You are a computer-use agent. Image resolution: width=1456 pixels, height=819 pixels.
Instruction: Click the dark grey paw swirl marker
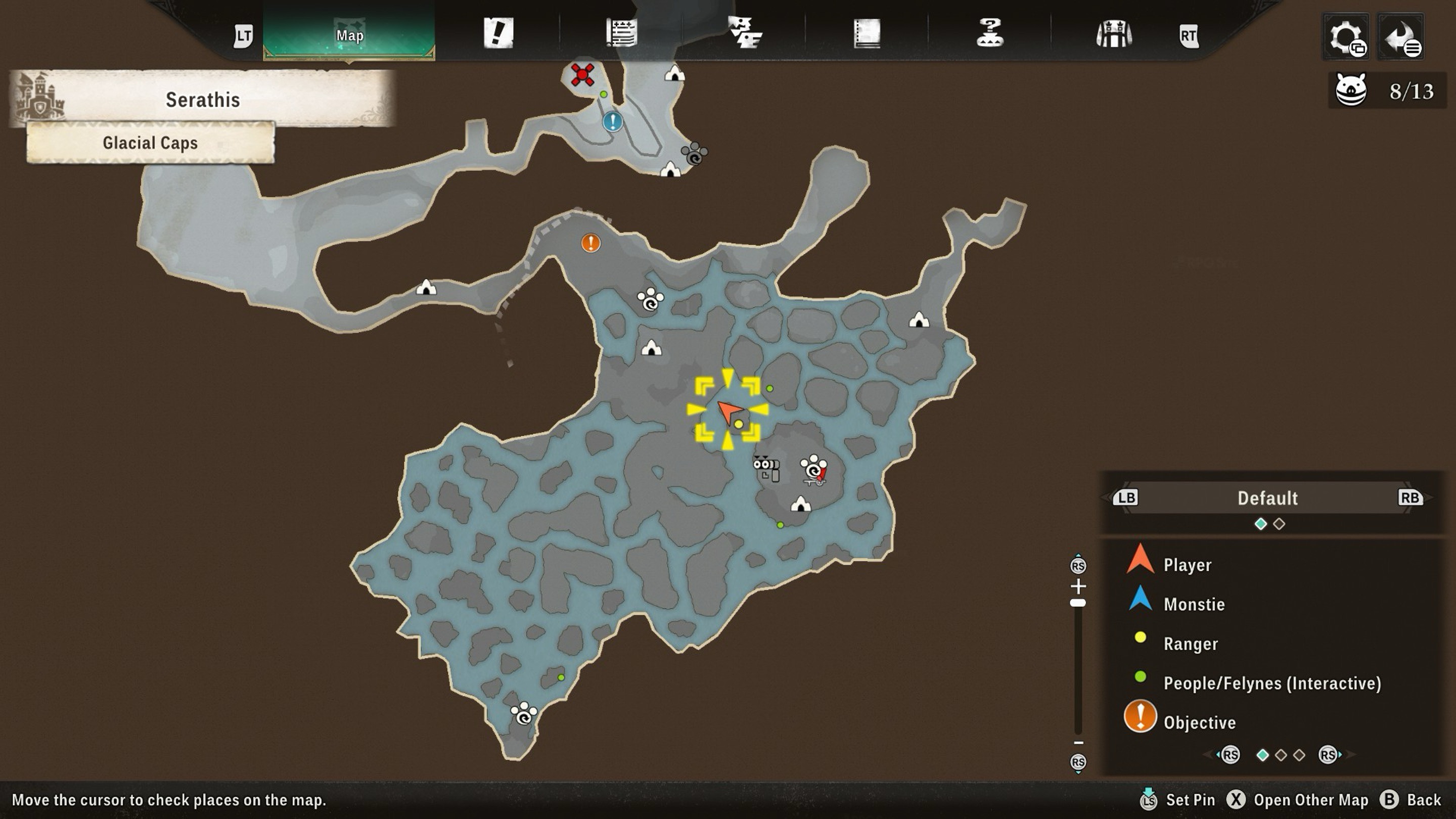coord(694,154)
